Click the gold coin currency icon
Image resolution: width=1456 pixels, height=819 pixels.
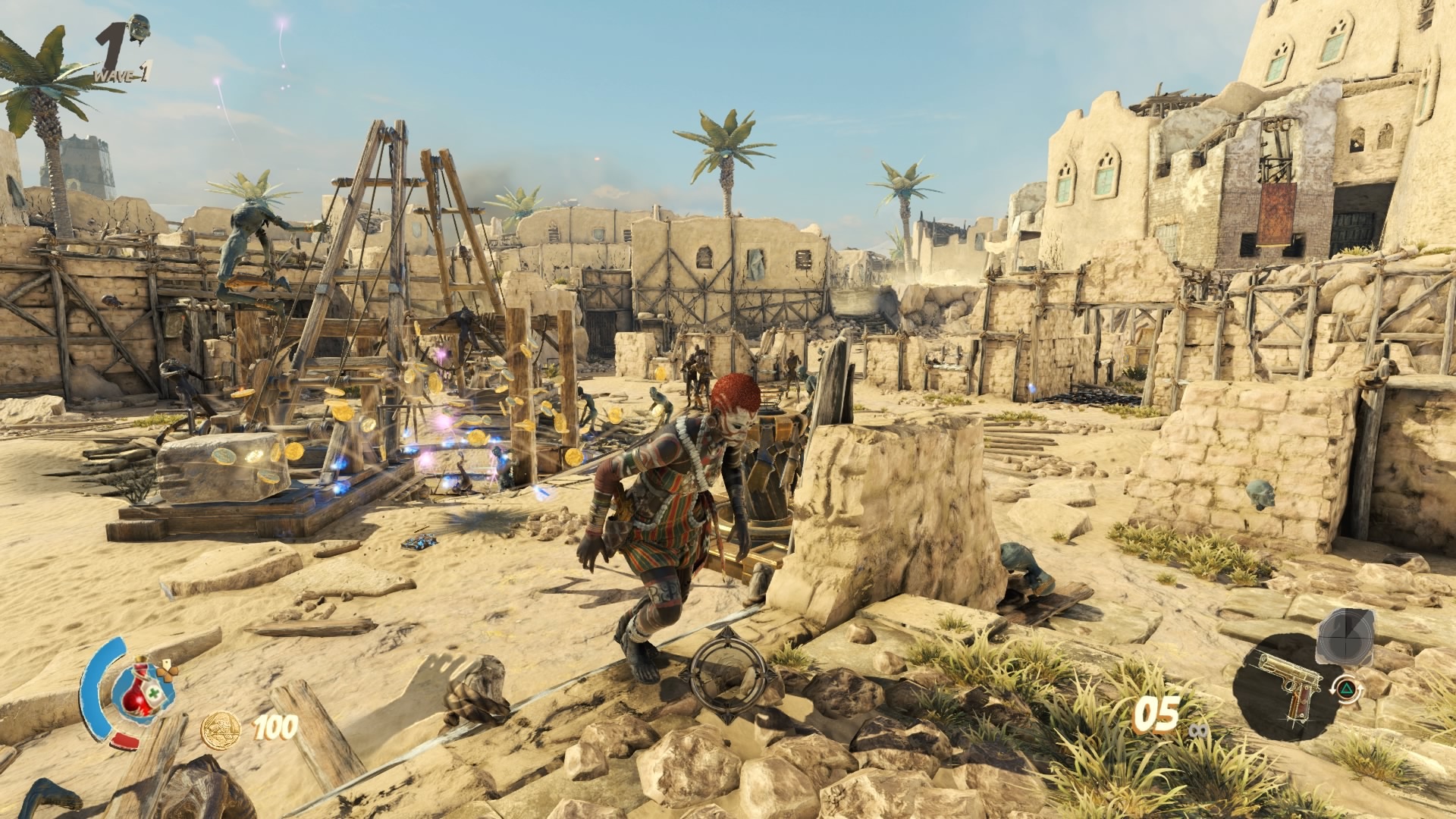coord(221,729)
